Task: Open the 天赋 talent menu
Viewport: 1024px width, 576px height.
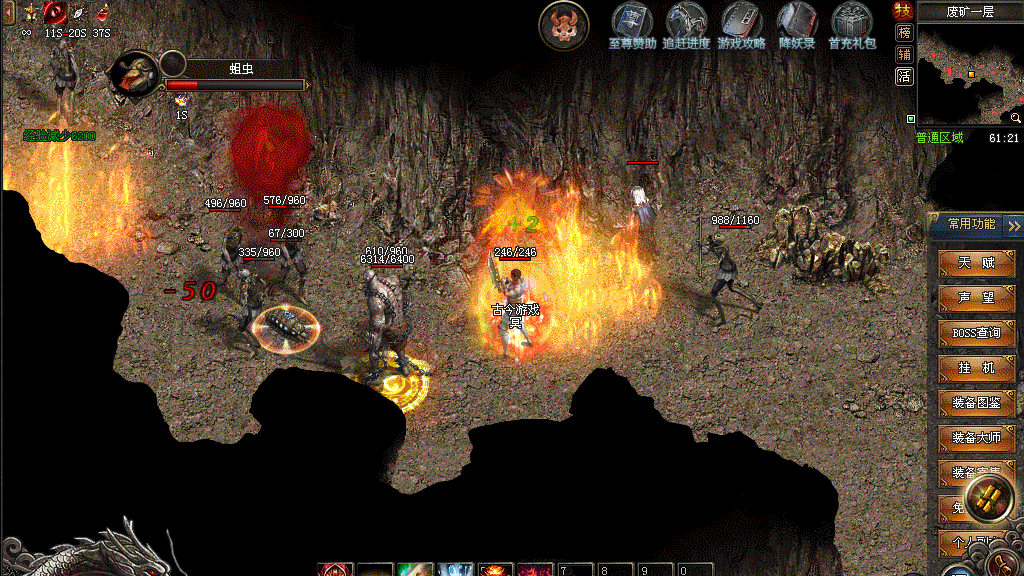Action: coord(977,263)
